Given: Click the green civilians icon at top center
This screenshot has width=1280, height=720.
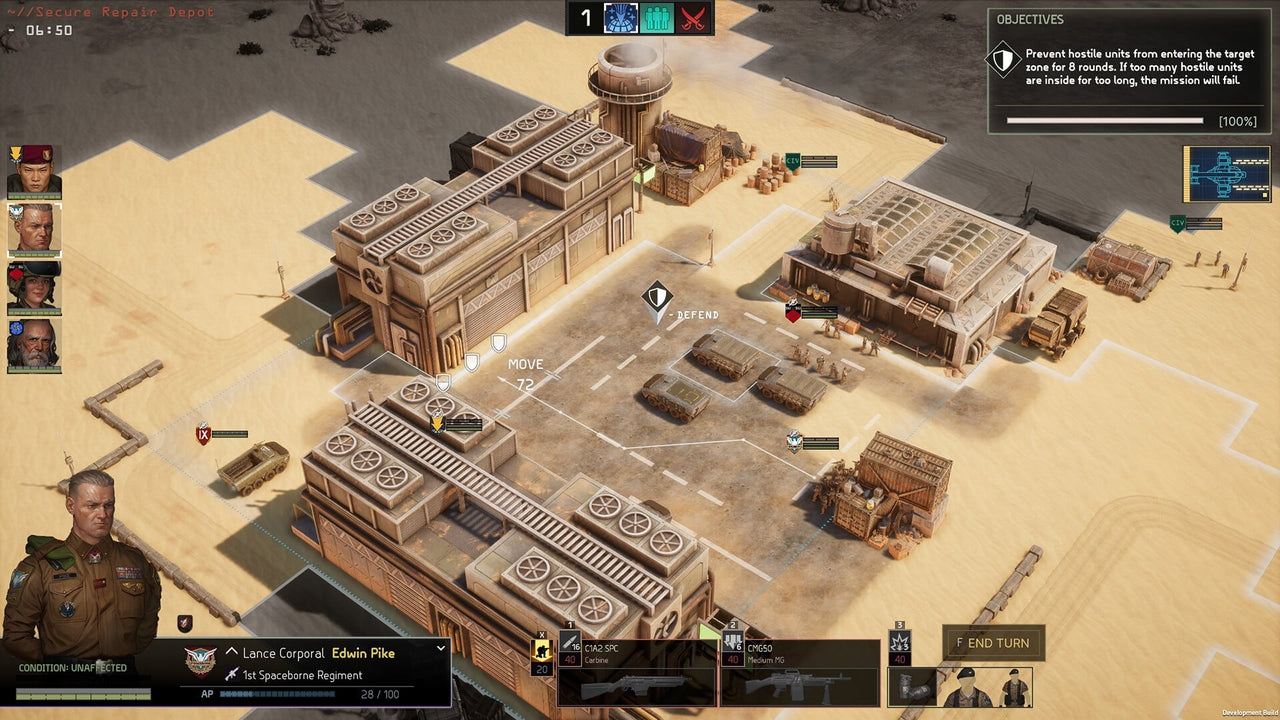Looking at the screenshot, I should point(656,17).
